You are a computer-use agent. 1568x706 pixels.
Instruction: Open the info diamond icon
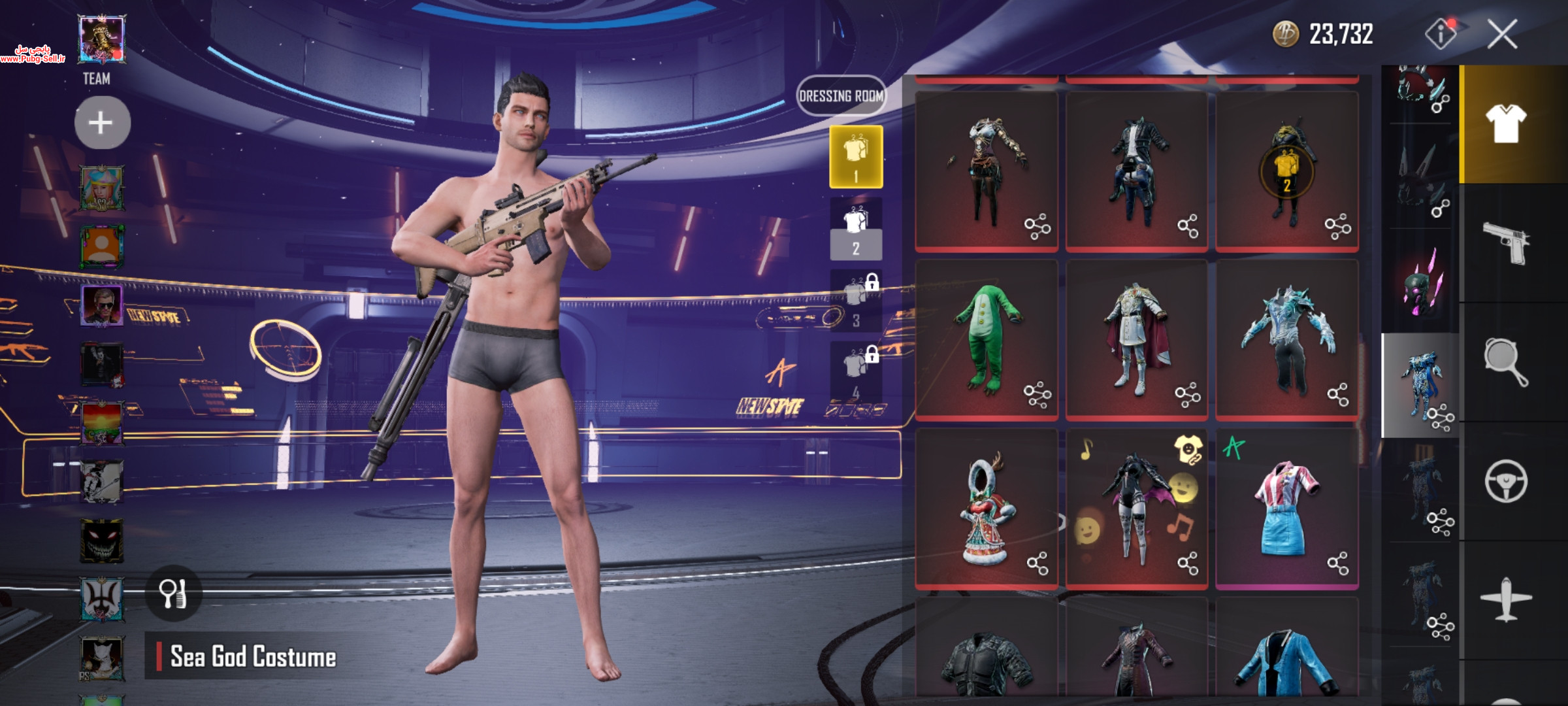[1440, 34]
